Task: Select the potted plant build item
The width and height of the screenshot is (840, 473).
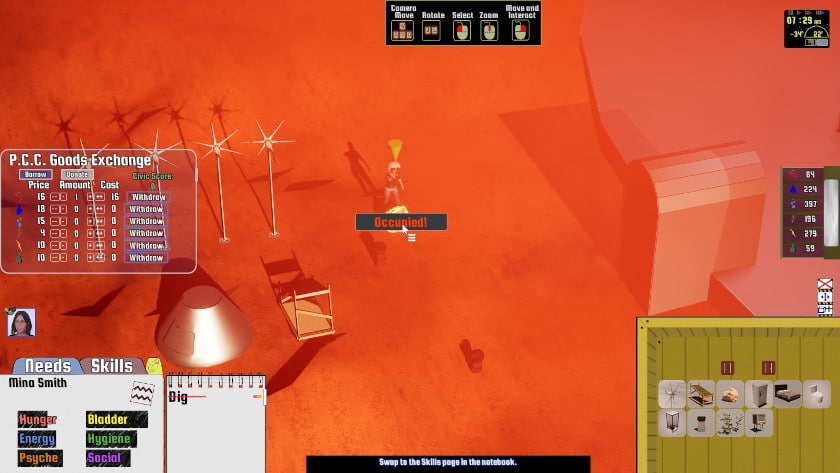Action: [x=730, y=423]
